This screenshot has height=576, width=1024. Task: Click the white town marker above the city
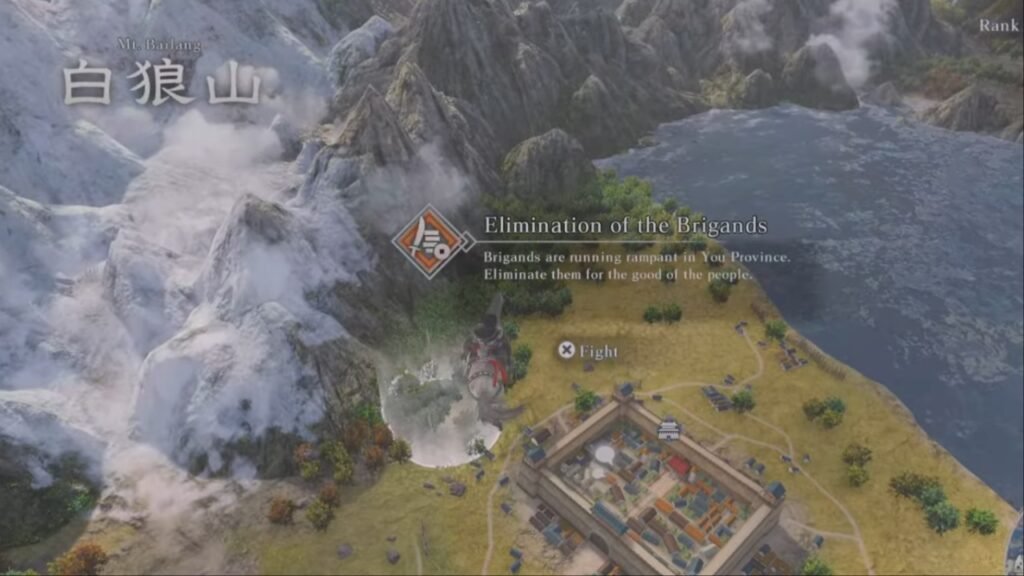[669, 431]
